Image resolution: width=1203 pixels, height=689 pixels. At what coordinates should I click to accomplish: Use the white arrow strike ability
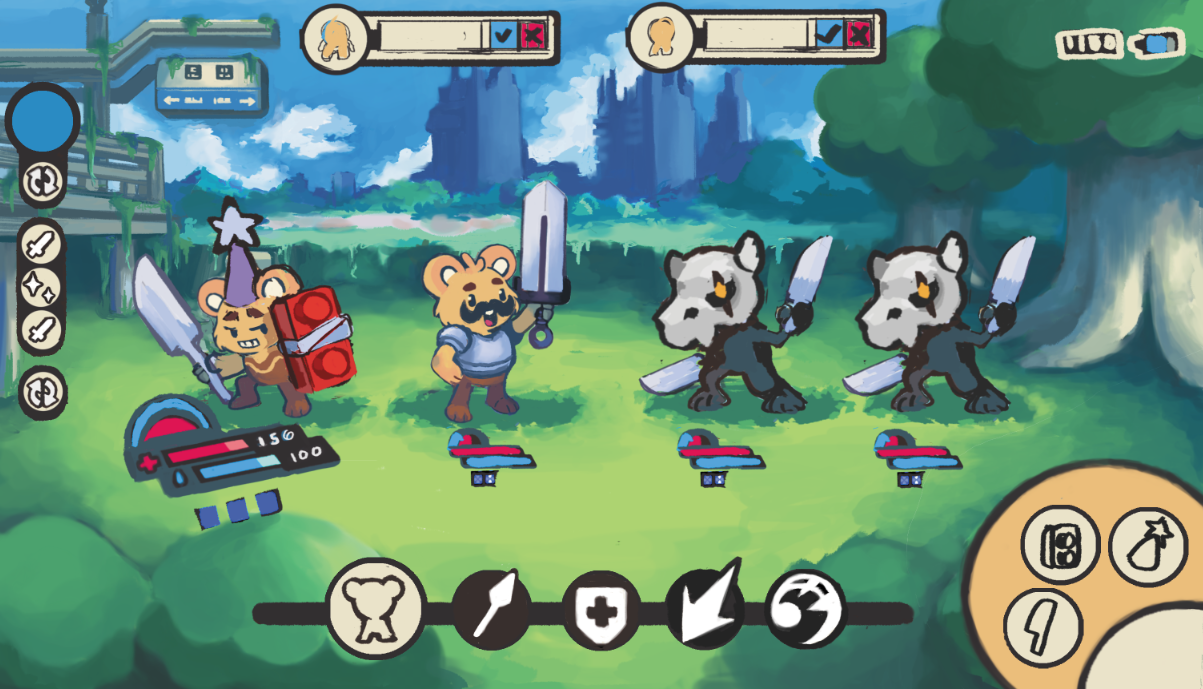tap(705, 607)
